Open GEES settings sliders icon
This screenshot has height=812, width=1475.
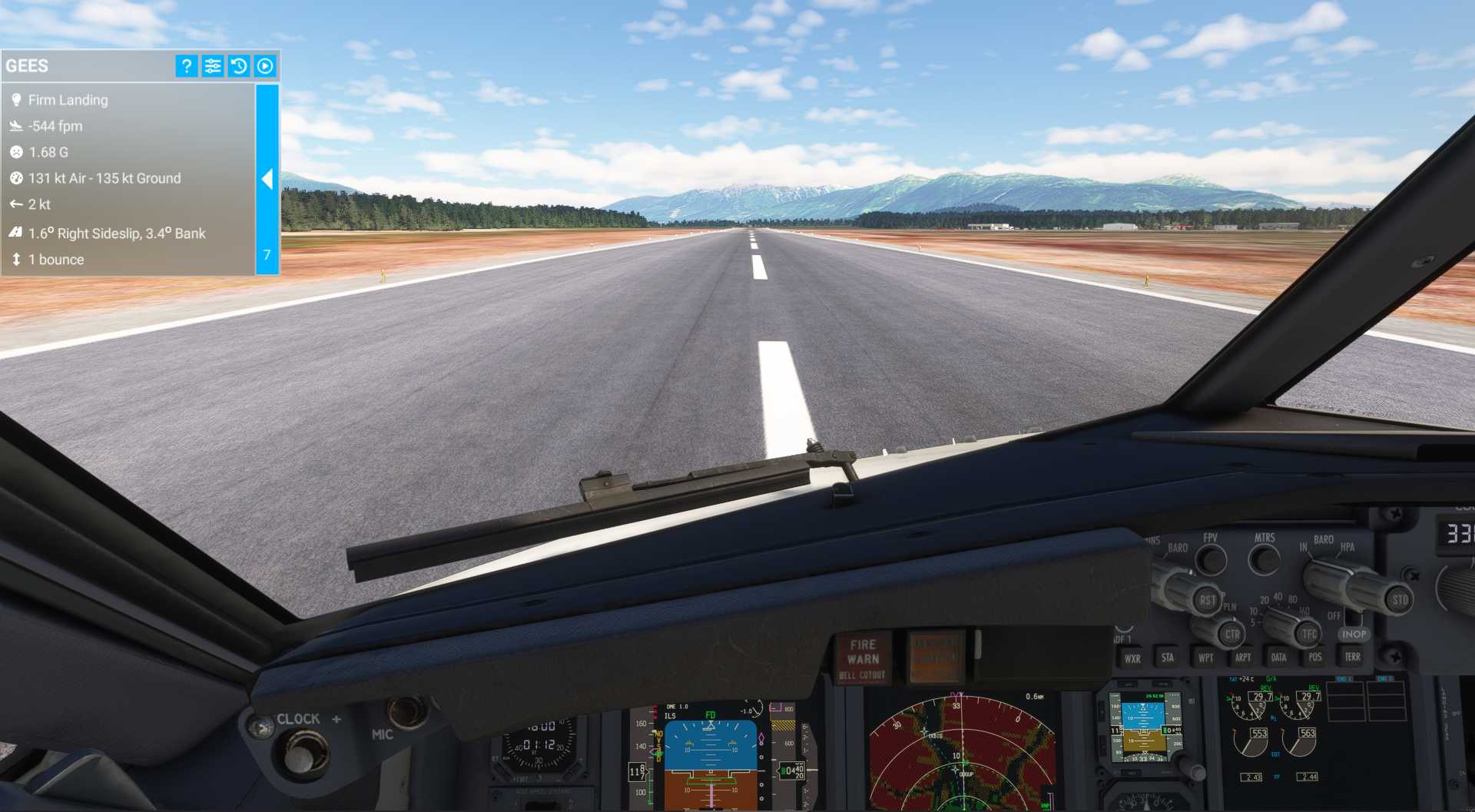tap(213, 66)
